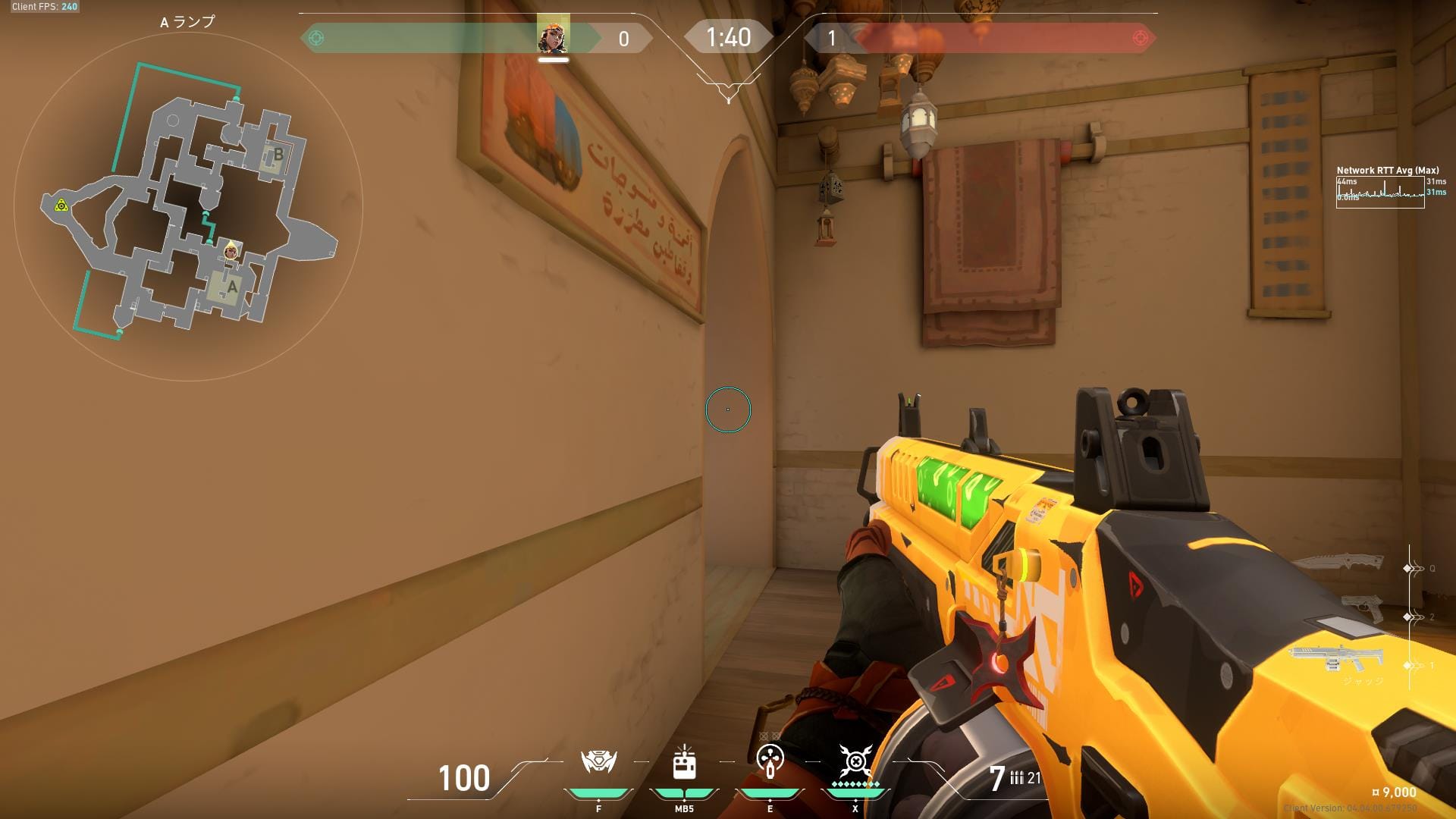Select the yellow spike icon on minimap

pyautogui.click(x=61, y=206)
